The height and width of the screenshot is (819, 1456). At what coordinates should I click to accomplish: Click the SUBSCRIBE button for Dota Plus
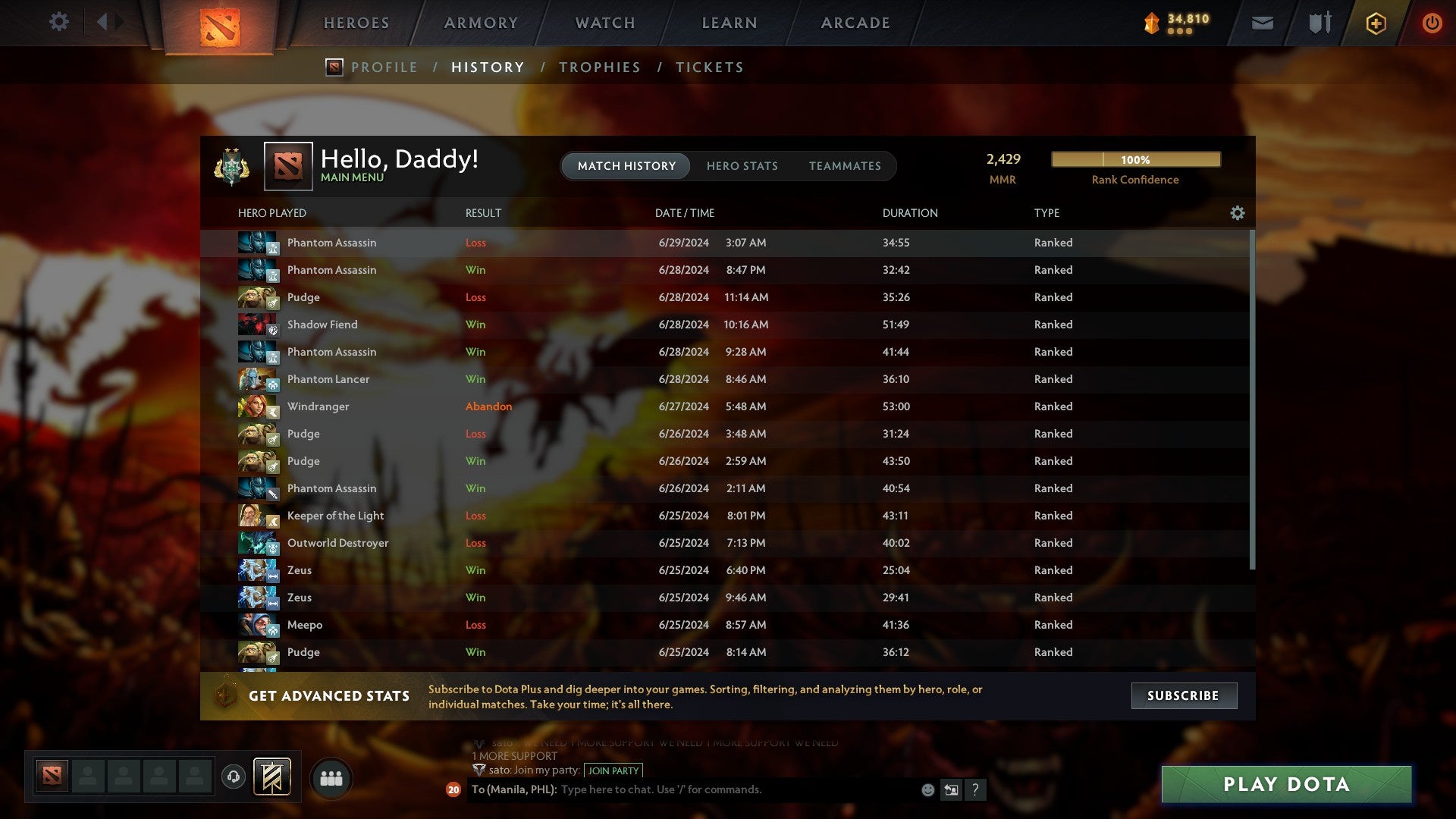(1183, 695)
